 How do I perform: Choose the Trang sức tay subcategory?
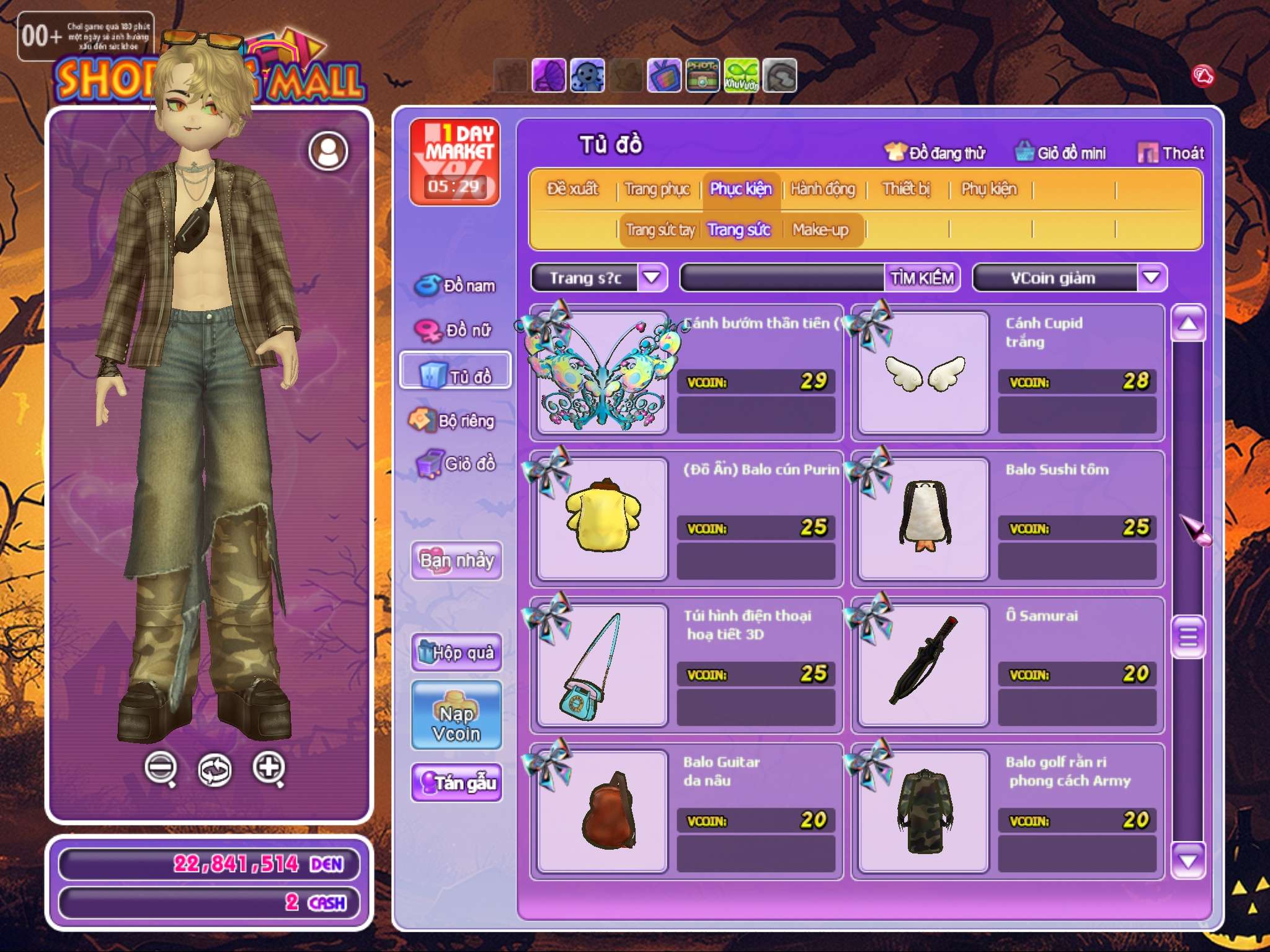(x=660, y=231)
